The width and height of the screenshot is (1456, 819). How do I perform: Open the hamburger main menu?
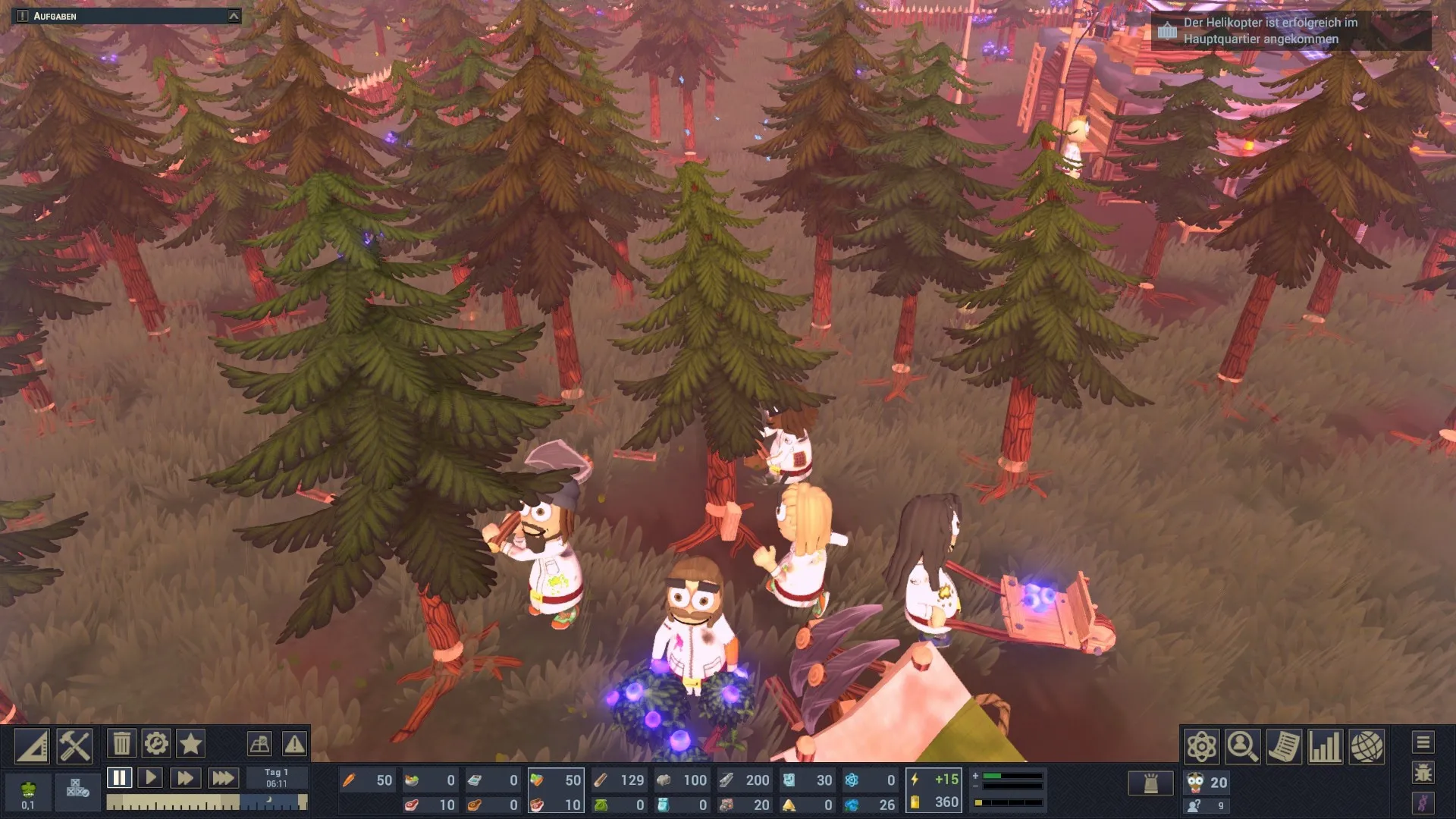tap(1423, 742)
